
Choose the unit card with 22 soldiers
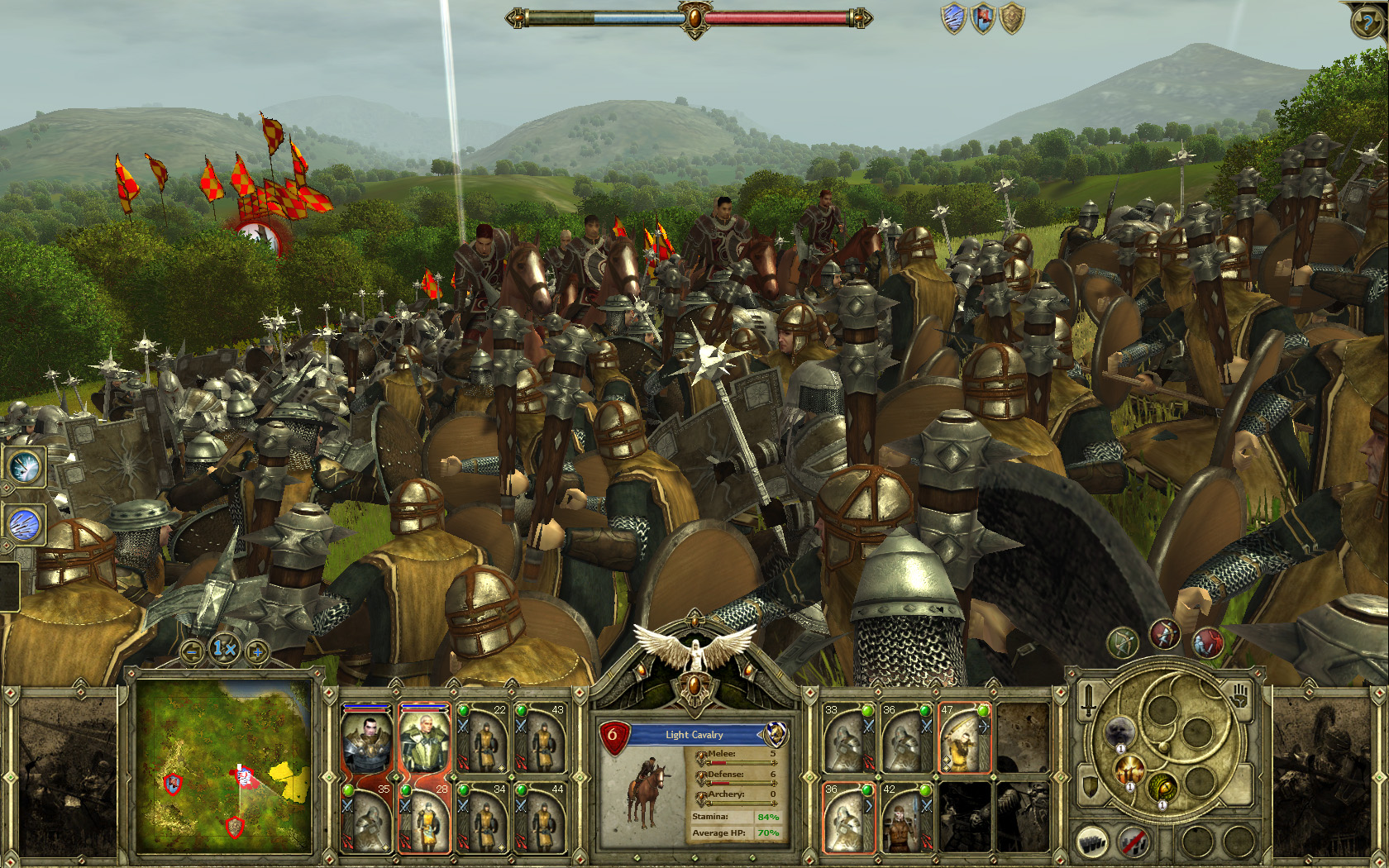click(483, 738)
